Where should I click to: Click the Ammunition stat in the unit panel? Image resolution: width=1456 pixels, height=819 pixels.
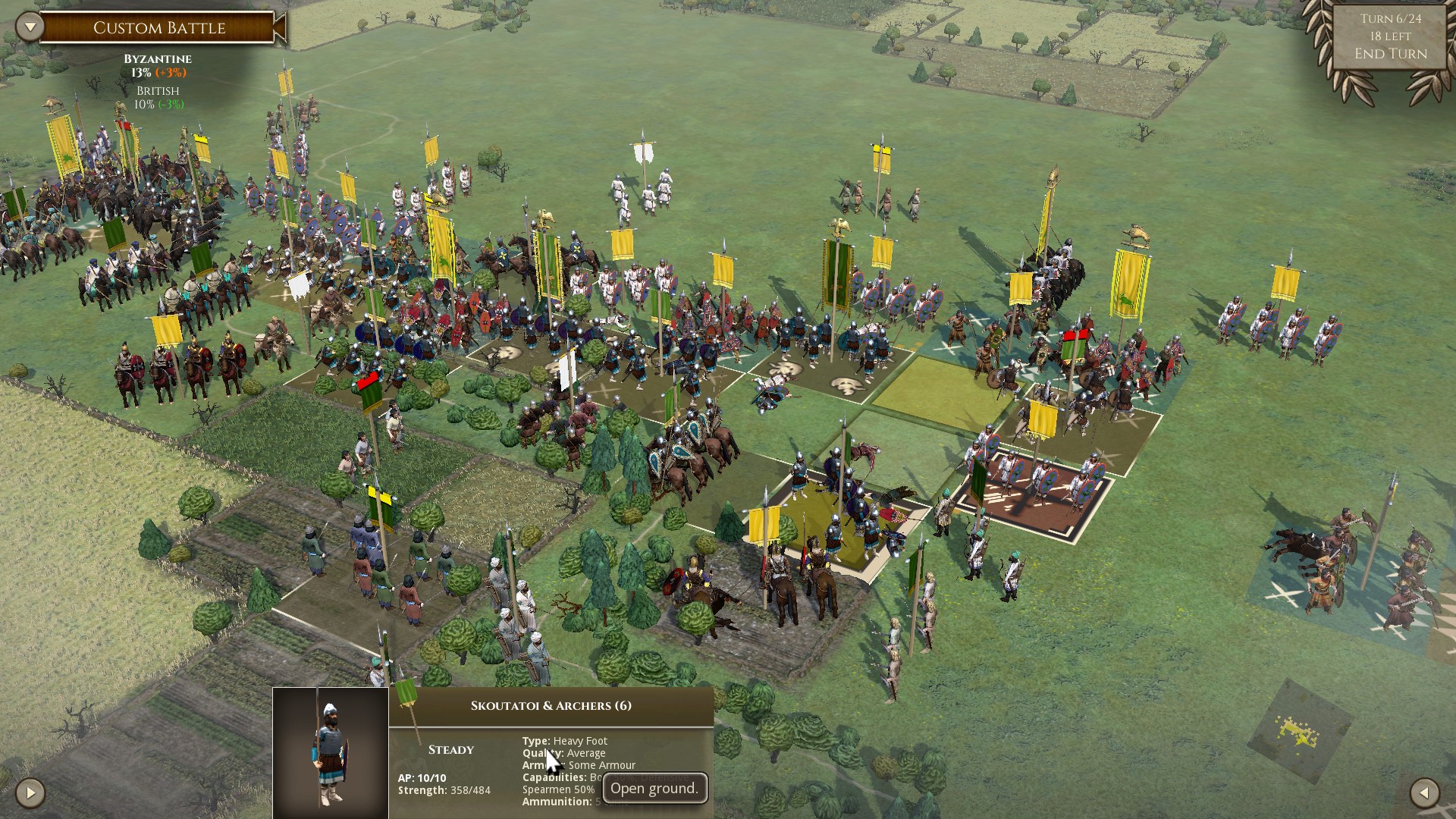click(x=553, y=802)
